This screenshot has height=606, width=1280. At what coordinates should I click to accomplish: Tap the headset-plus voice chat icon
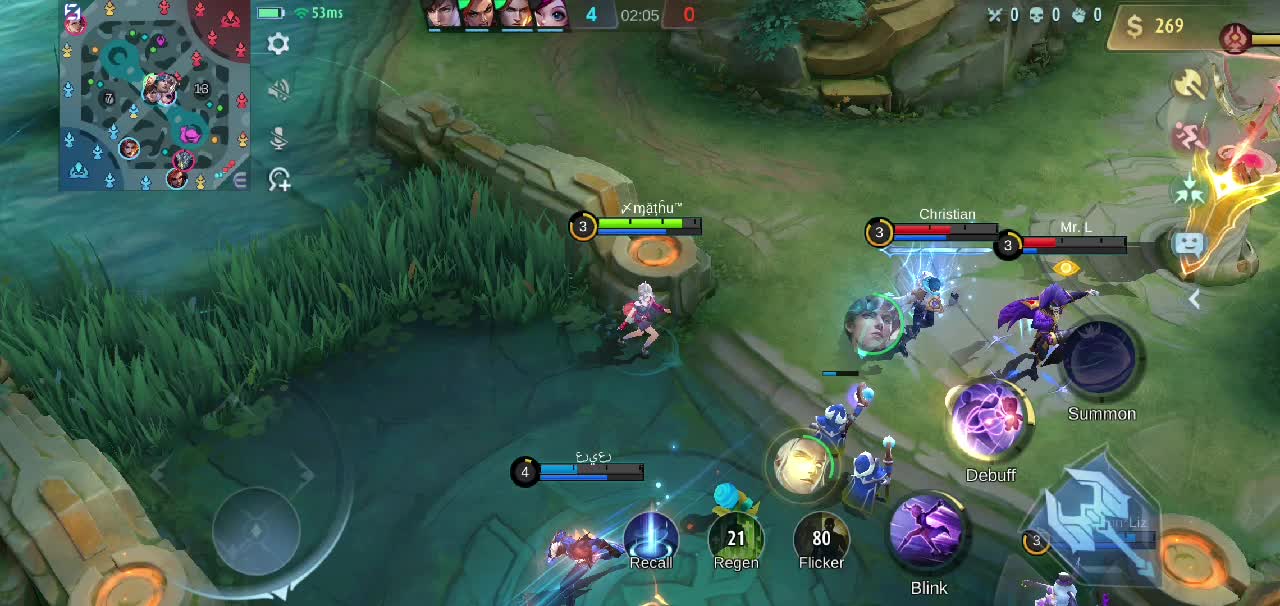click(x=279, y=180)
